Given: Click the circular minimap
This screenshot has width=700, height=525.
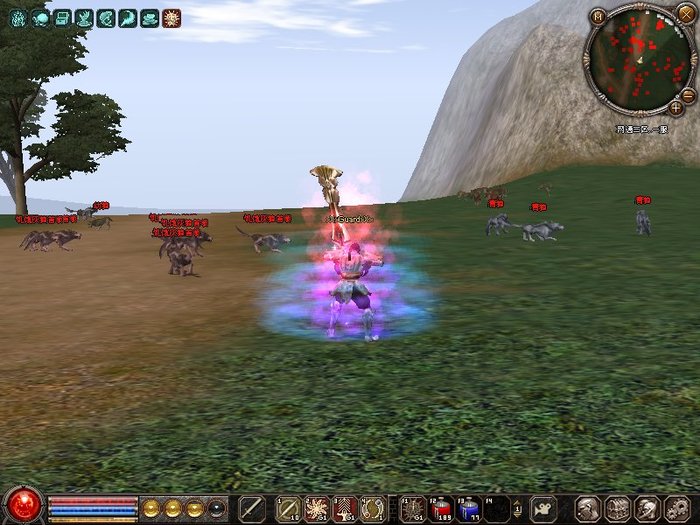Looking at the screenshot, I should pos(637,61).
